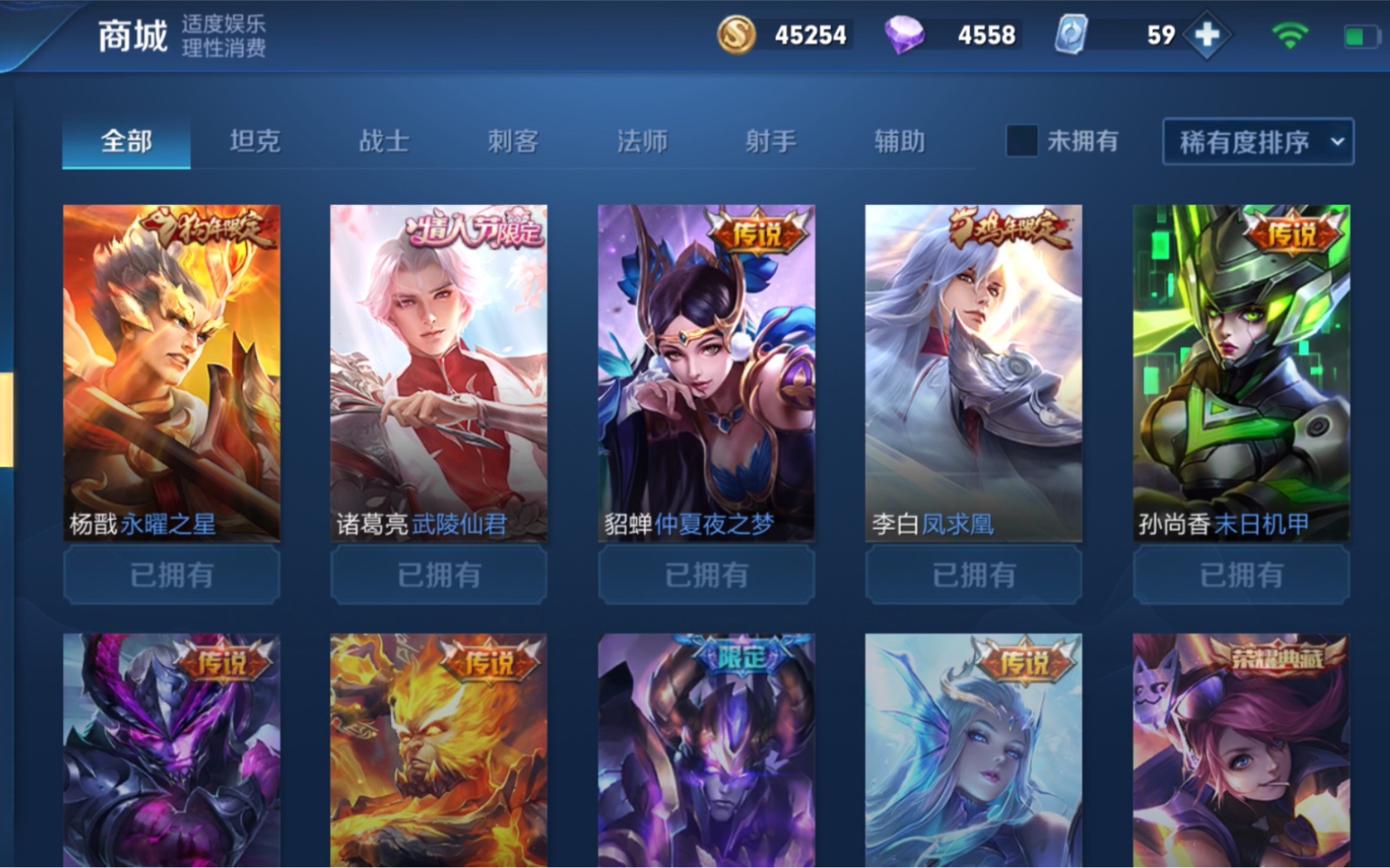Click the 商城 shop title icon
Viewport: 1390px width, 868px height.
[133, 37]
